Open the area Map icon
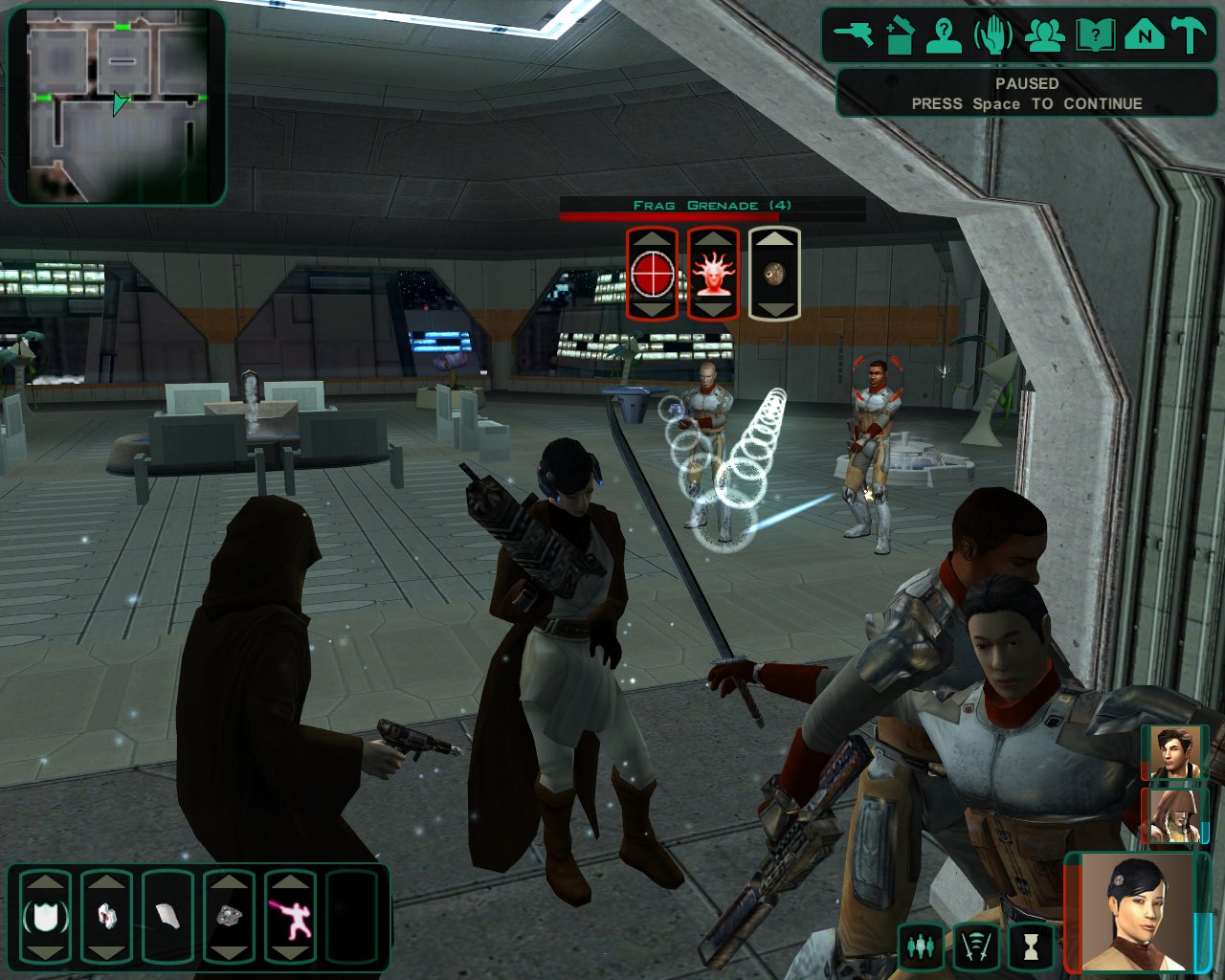 coord(1144,35)
